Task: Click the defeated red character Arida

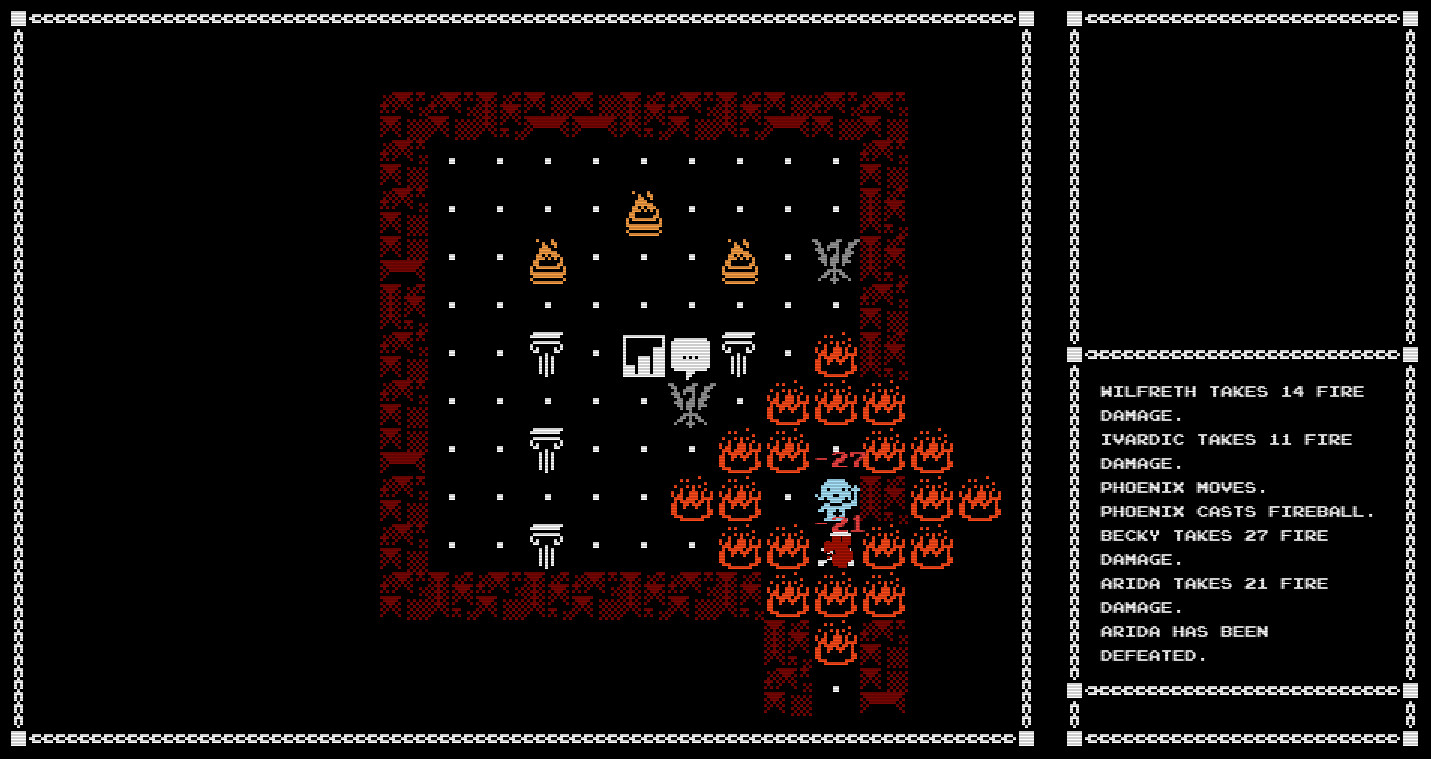Action: tap(836, 550)
